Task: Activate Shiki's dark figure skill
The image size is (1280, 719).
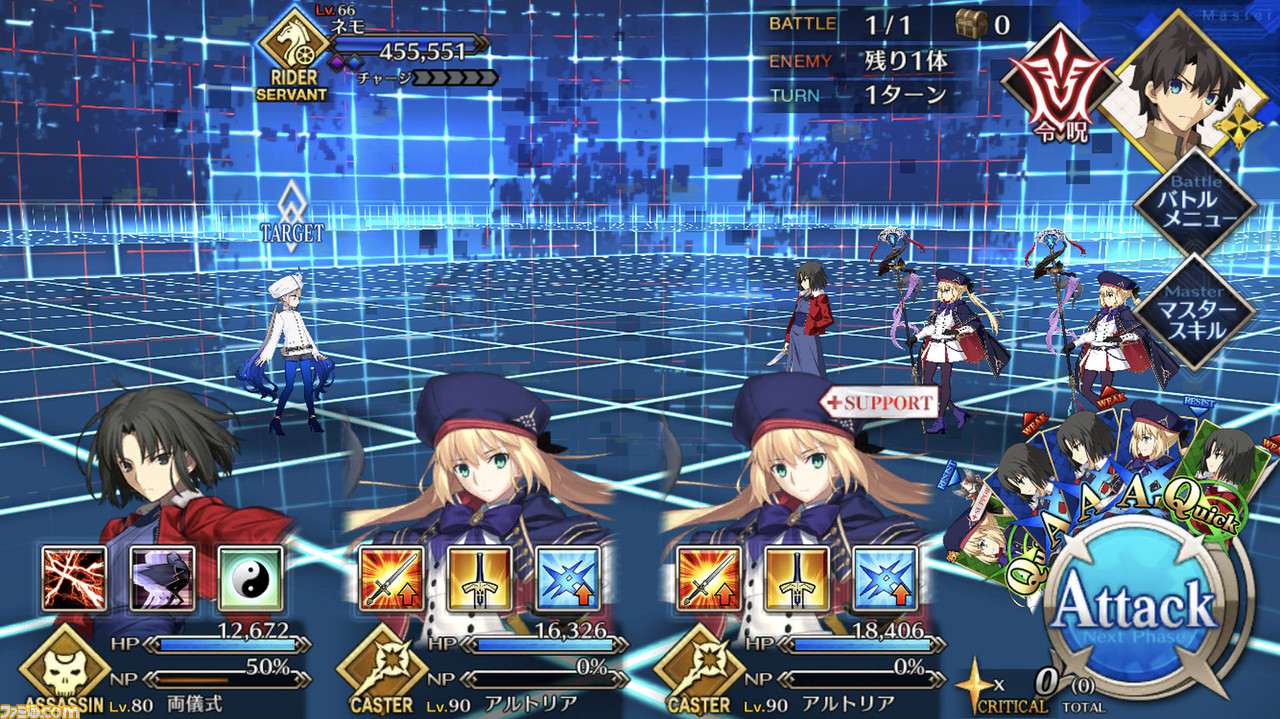Action: (162, 579)
